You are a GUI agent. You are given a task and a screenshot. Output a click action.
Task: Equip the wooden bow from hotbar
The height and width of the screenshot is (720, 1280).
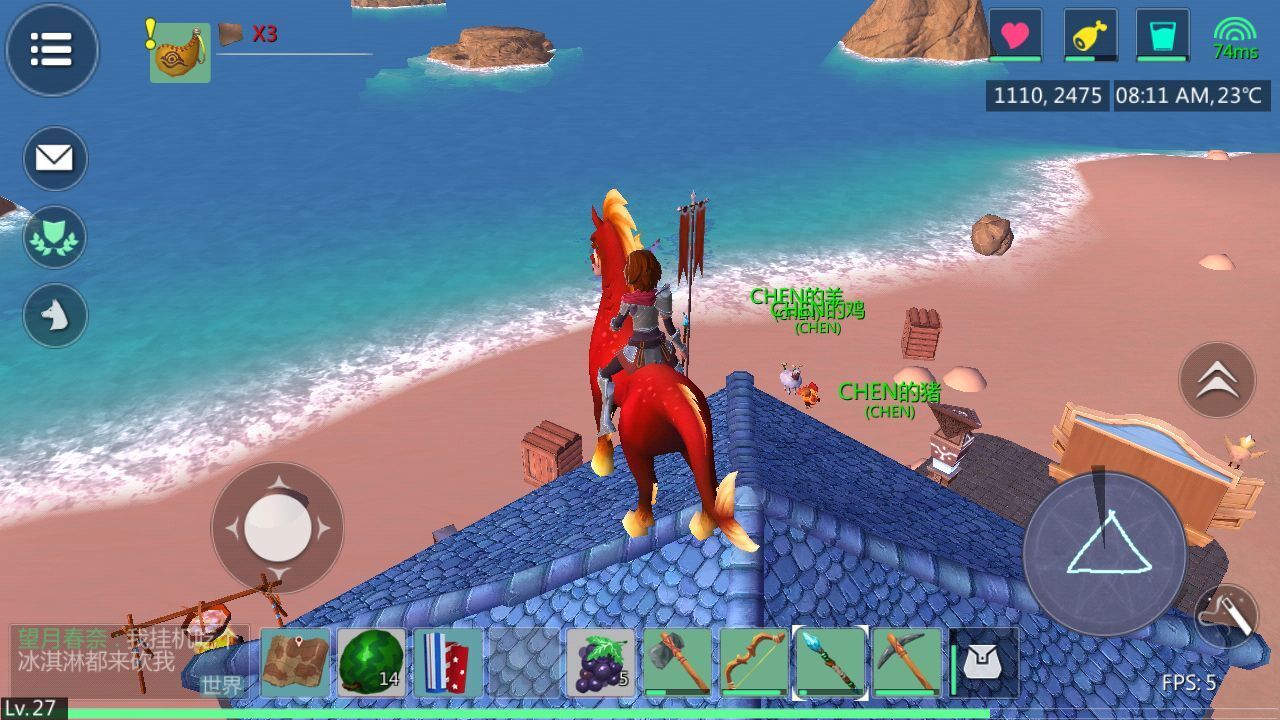[x=754, y=662]
